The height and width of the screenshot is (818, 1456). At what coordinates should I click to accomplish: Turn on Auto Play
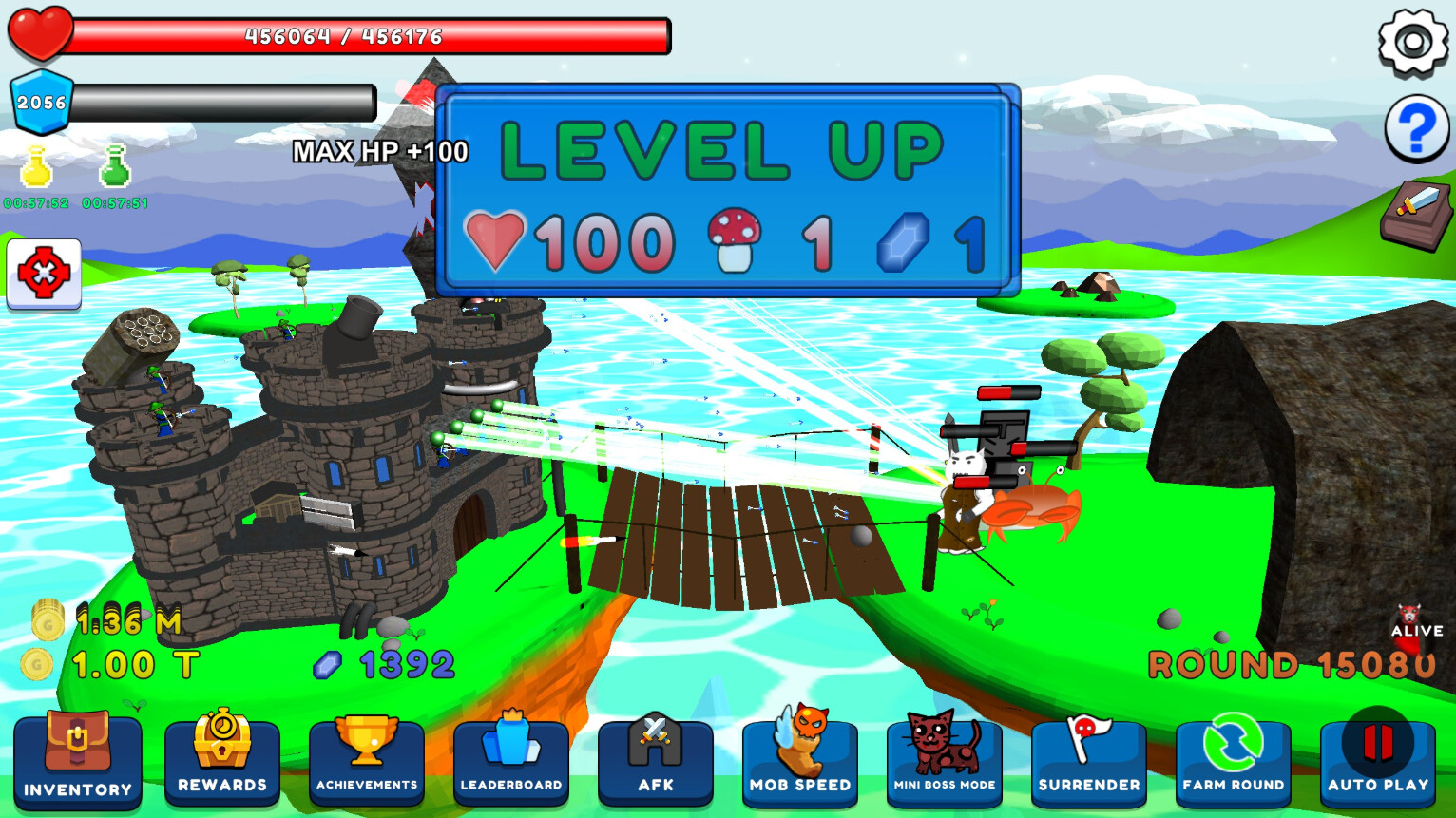tap(1377, 760)
